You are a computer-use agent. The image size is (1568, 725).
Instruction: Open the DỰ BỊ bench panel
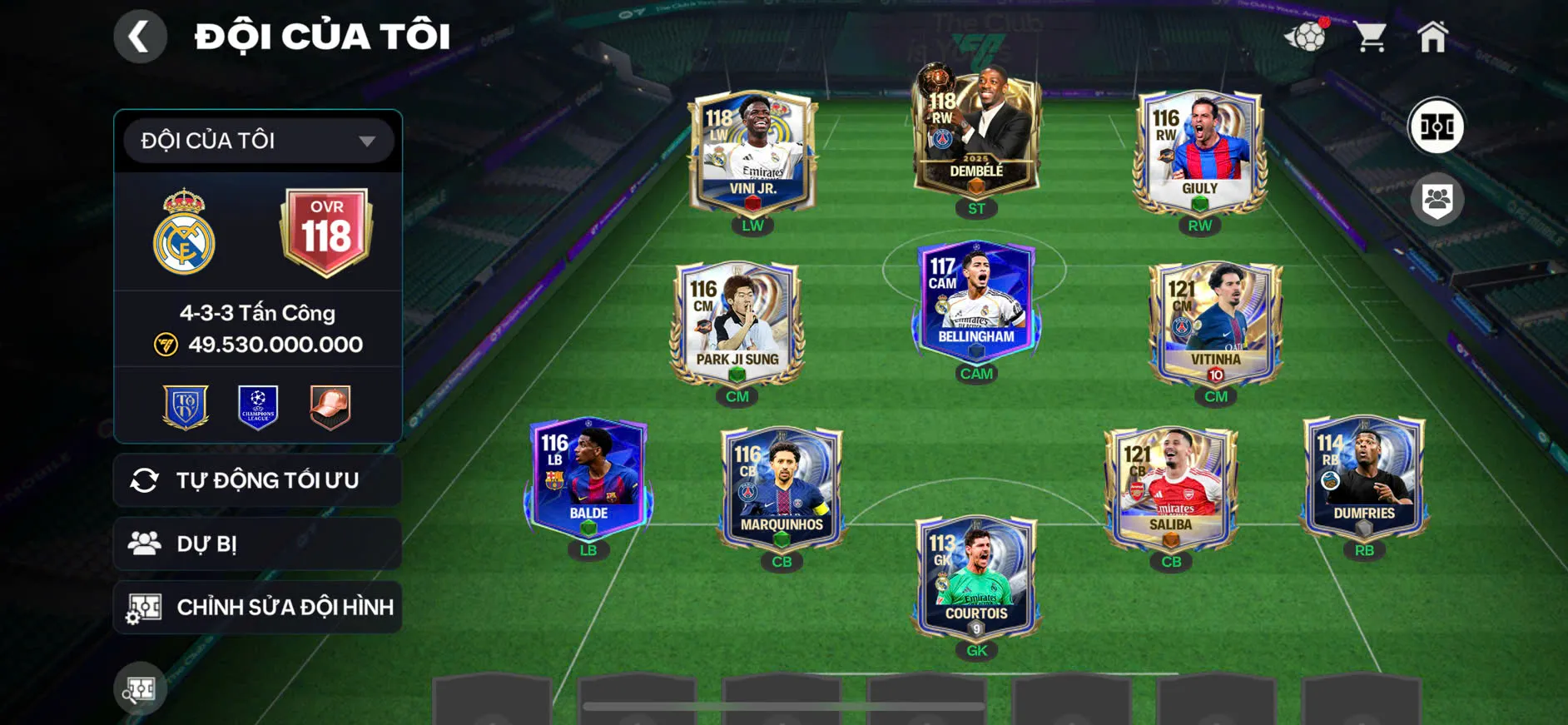coord(257,544)
